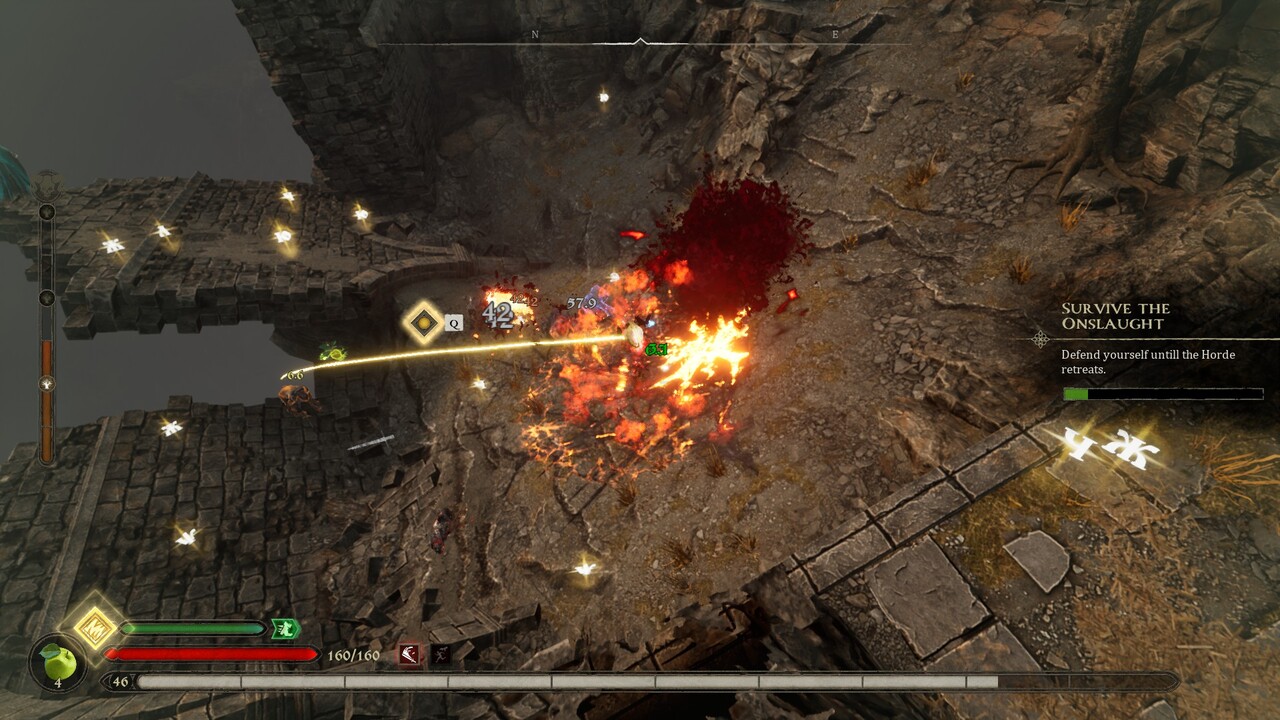The height and width of the screenshot is (720, 1280).
Task: Open the Survive the Onslaught objective tracker
Action: pos(1114,316)
